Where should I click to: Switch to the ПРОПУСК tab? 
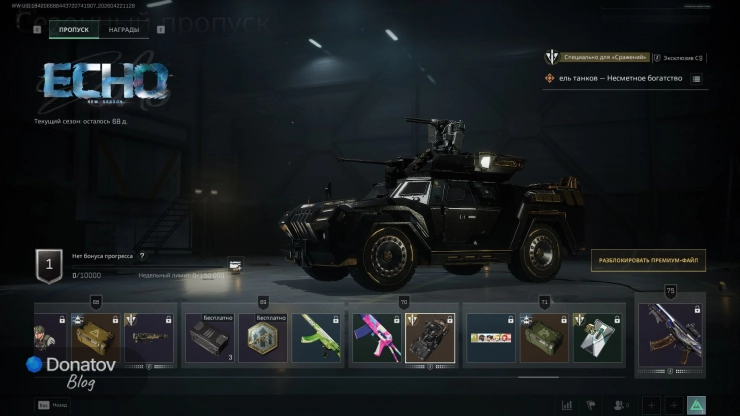point(73,30)
